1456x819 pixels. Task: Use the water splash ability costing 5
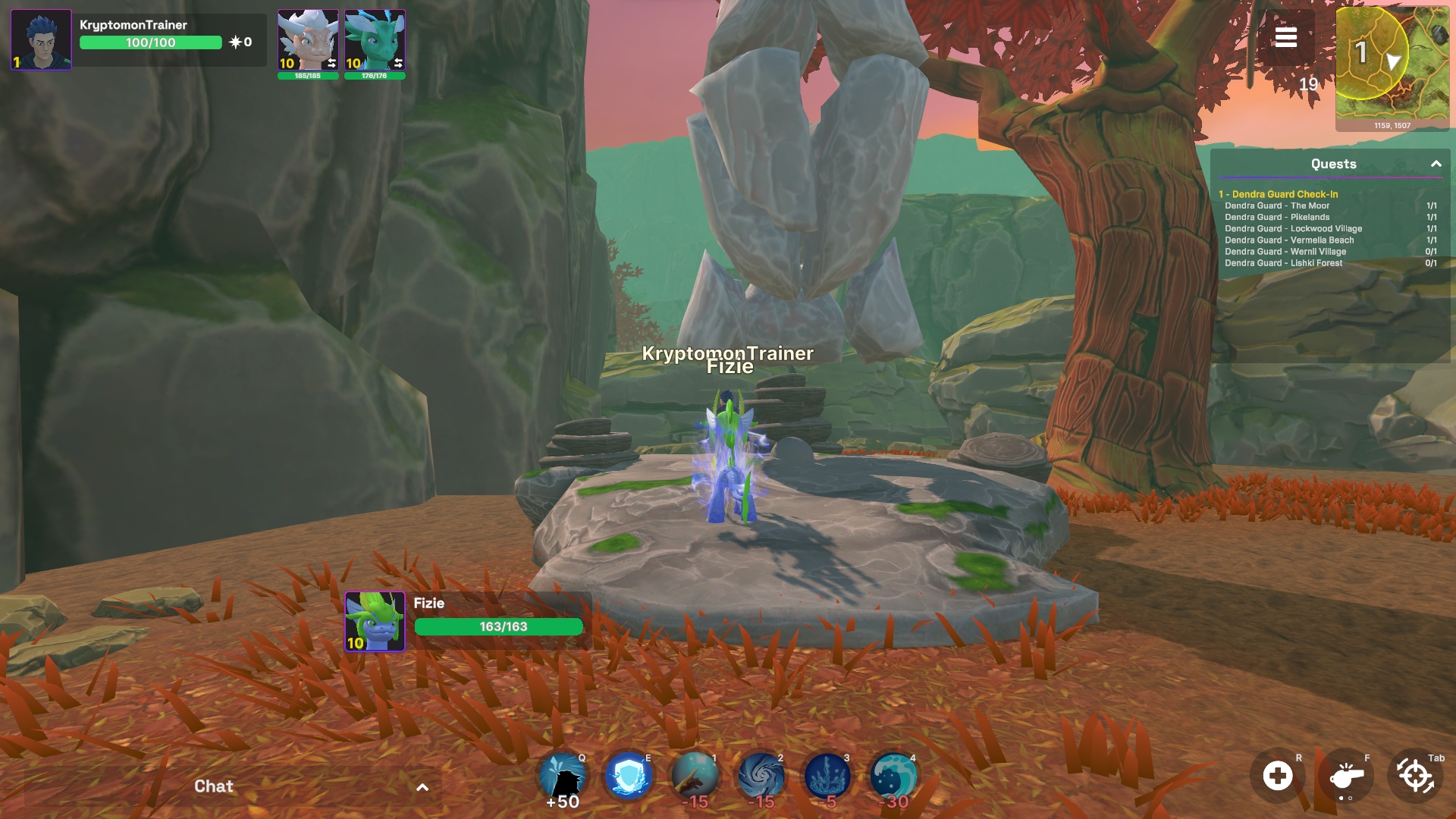[827, 777]
